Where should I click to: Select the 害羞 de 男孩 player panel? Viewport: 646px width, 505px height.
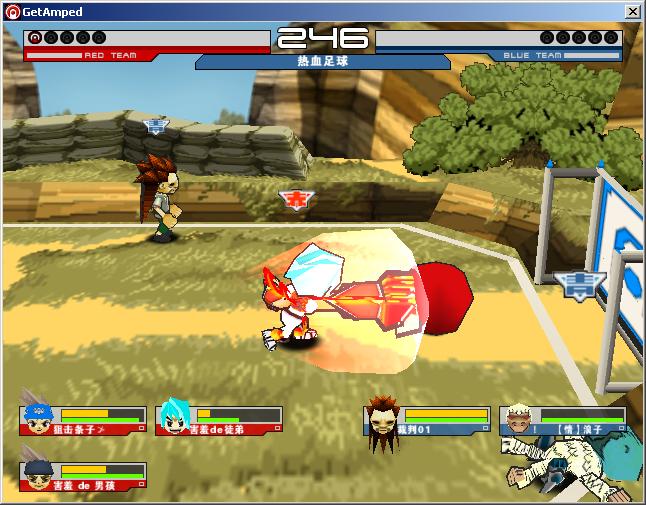pyautogui.click(x=84, y=476)
